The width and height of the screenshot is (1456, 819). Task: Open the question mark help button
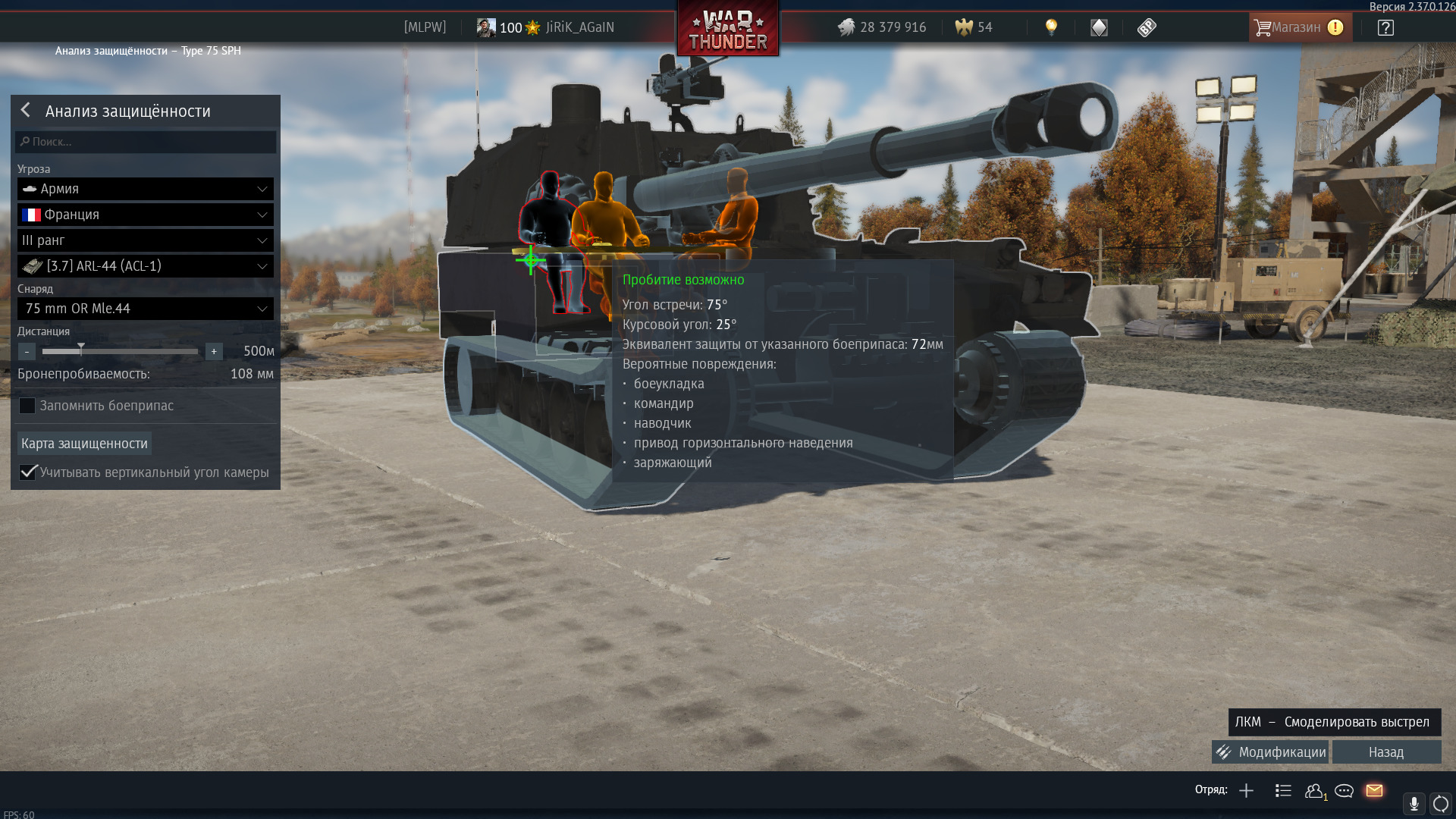(x=1385, y=28)
